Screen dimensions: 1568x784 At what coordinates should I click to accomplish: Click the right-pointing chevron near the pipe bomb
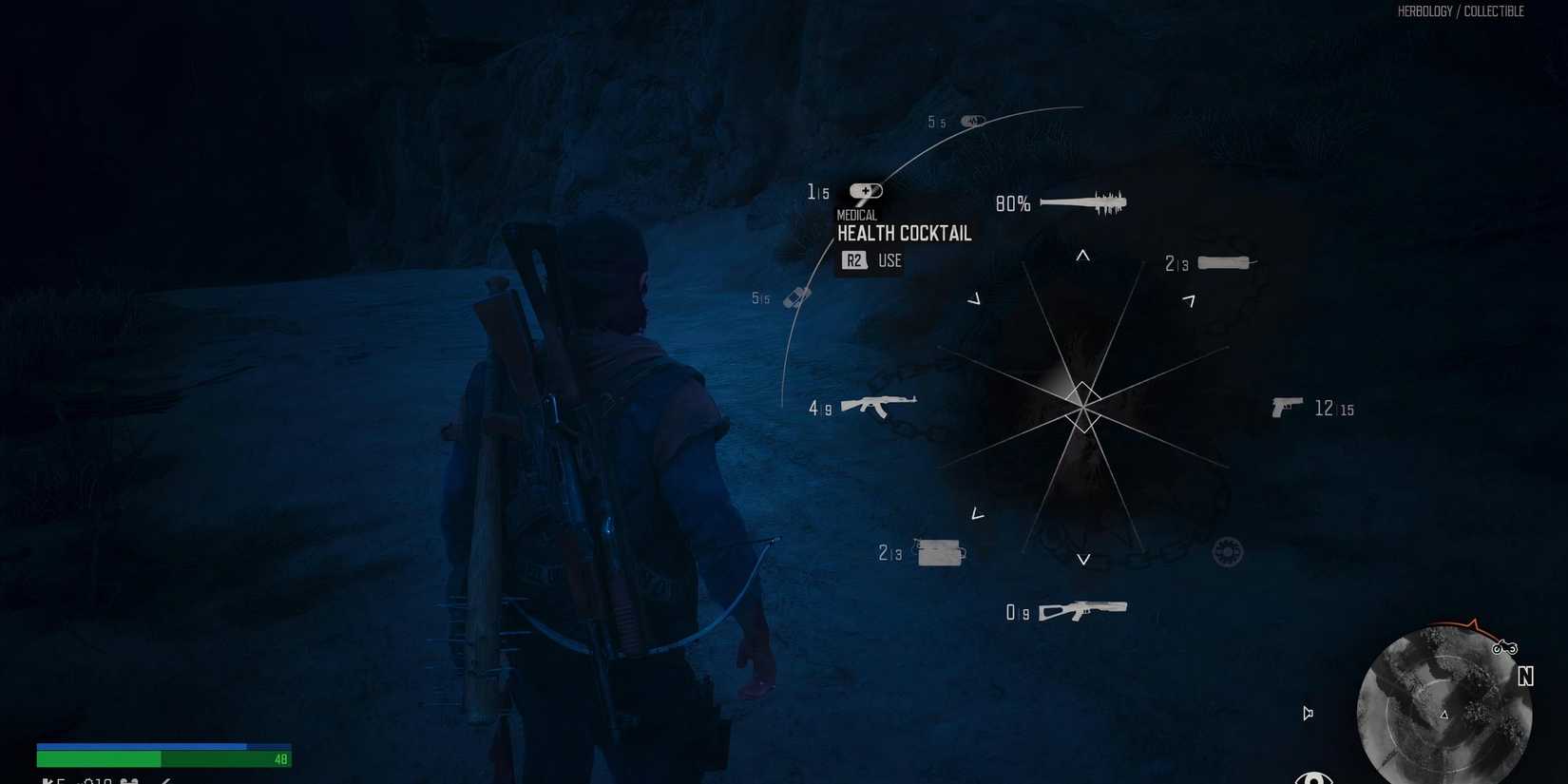click(x=1191, y=299)
